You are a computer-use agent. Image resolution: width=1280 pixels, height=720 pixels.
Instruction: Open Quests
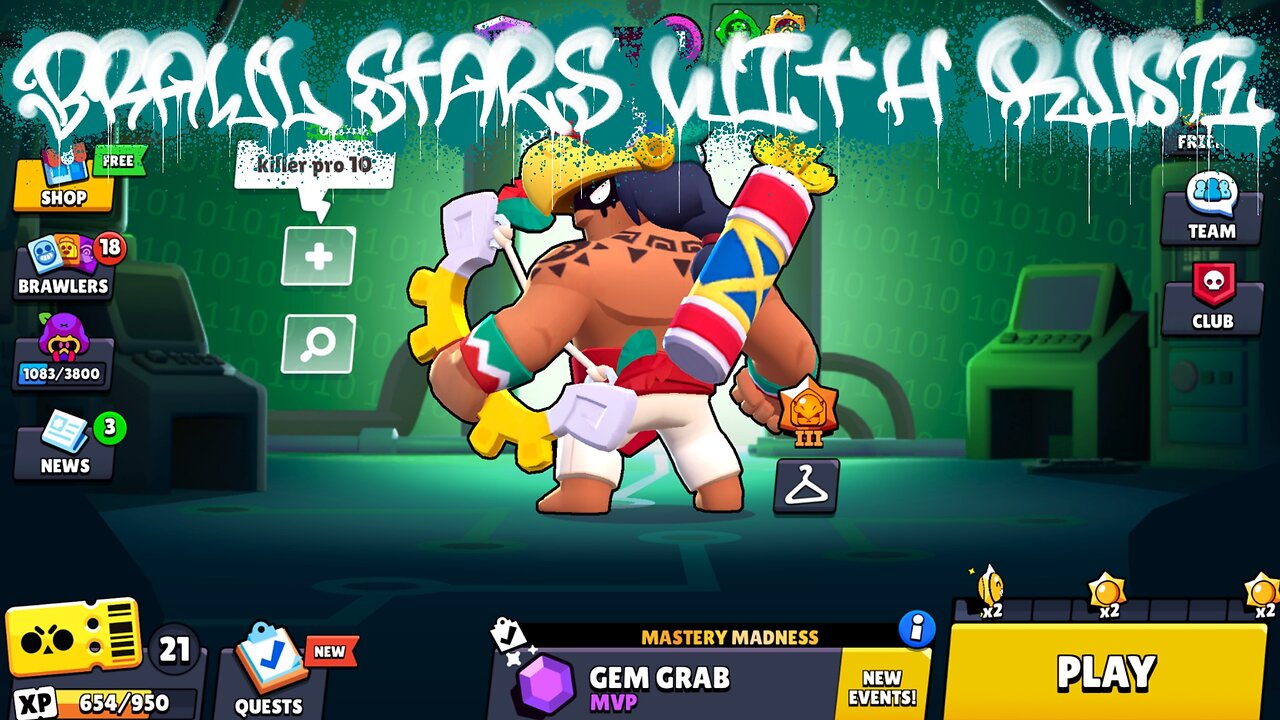coord(270,680)
